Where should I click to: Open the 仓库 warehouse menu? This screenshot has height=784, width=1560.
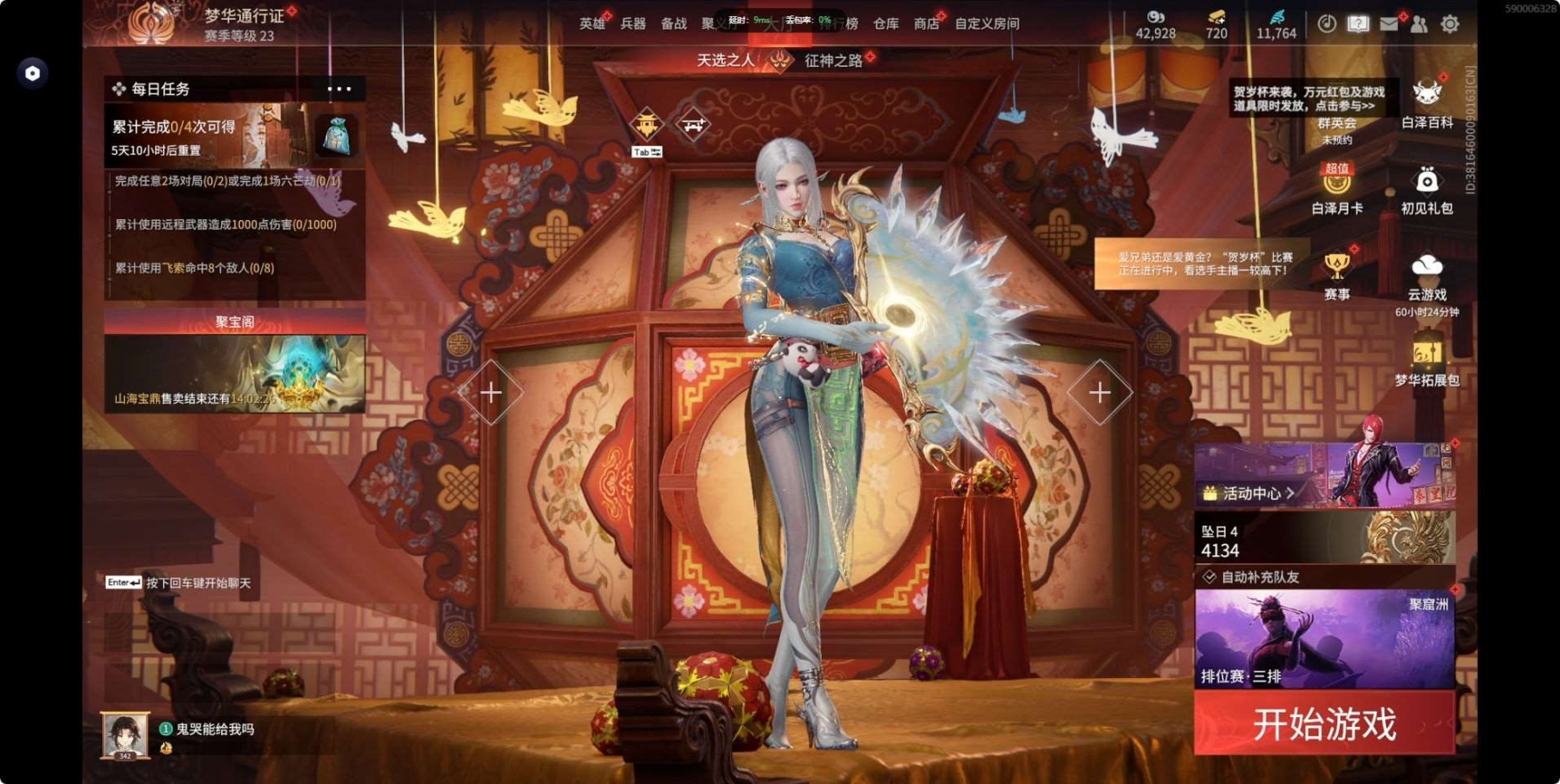pyautogui.click(x=885, y=24)
